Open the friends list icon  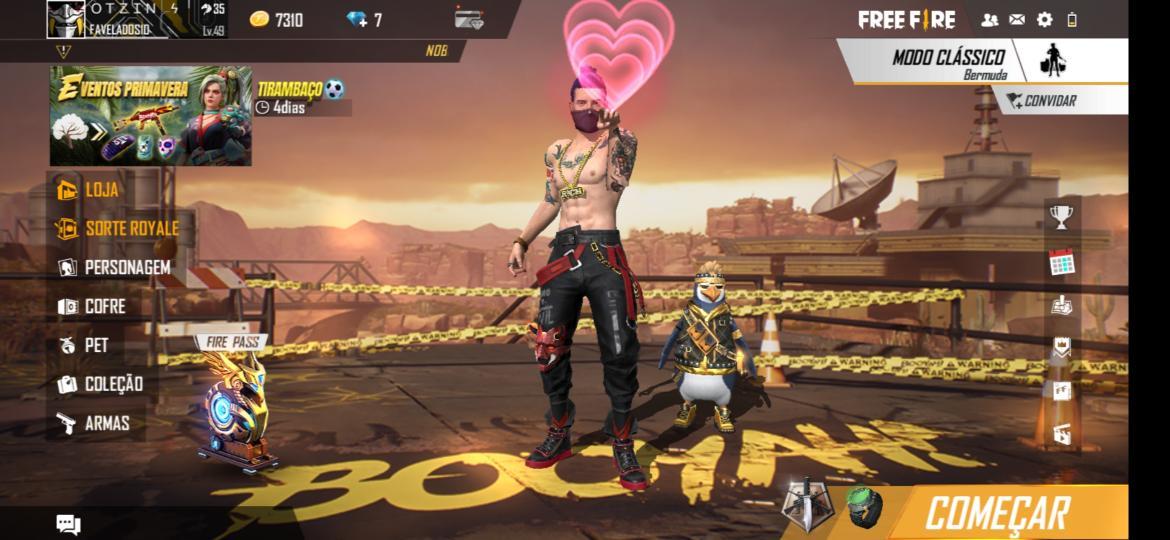tap(990, 19)
